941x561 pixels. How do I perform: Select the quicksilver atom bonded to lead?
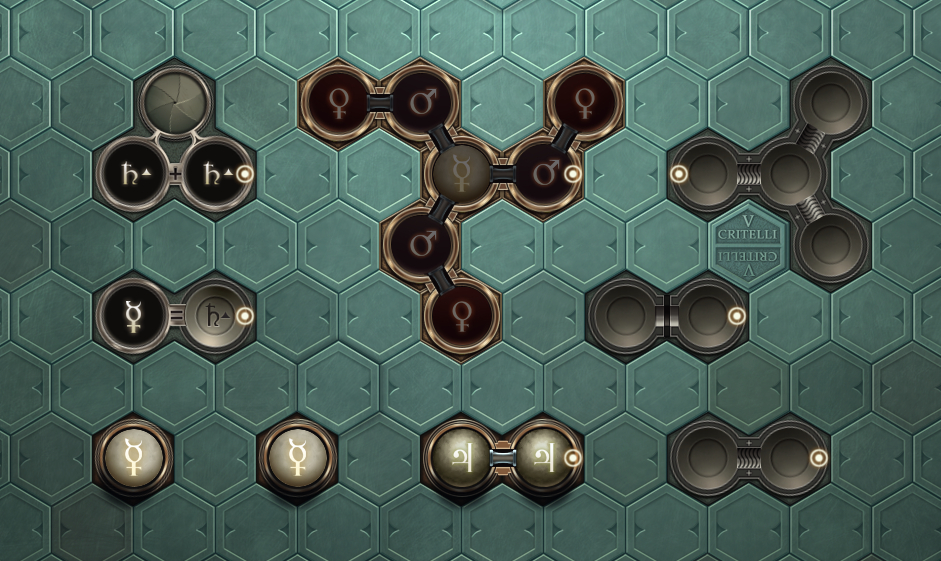(x=134, y=315)
